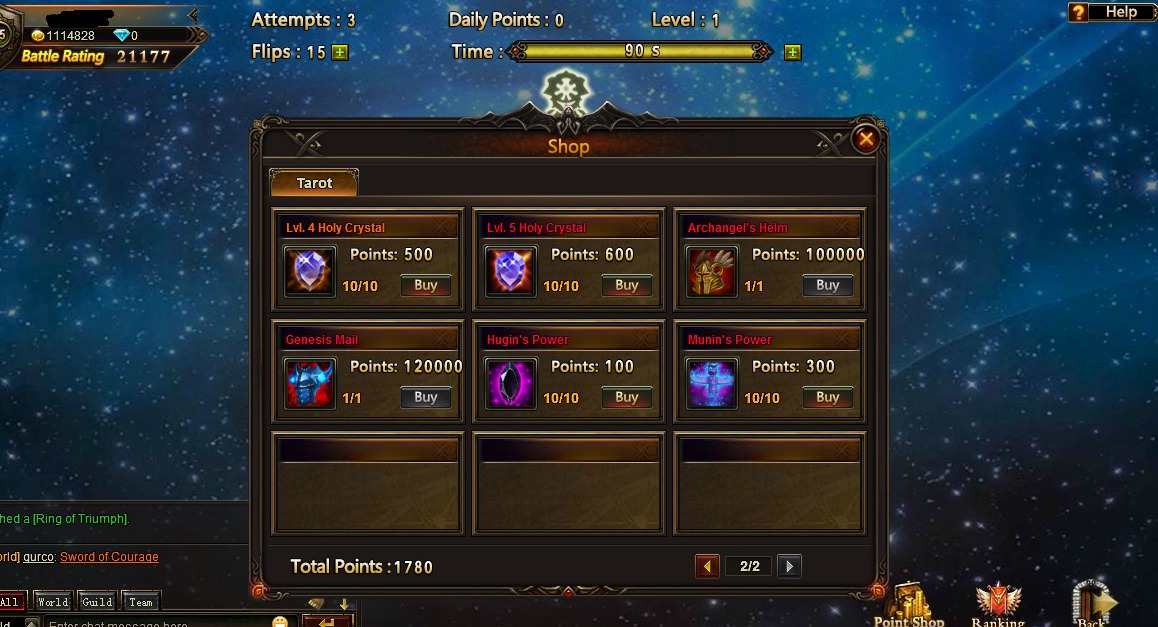Close the Shop window
Image resolution: width=1158 pixels, height=627 pixels.
pos(866,139)
